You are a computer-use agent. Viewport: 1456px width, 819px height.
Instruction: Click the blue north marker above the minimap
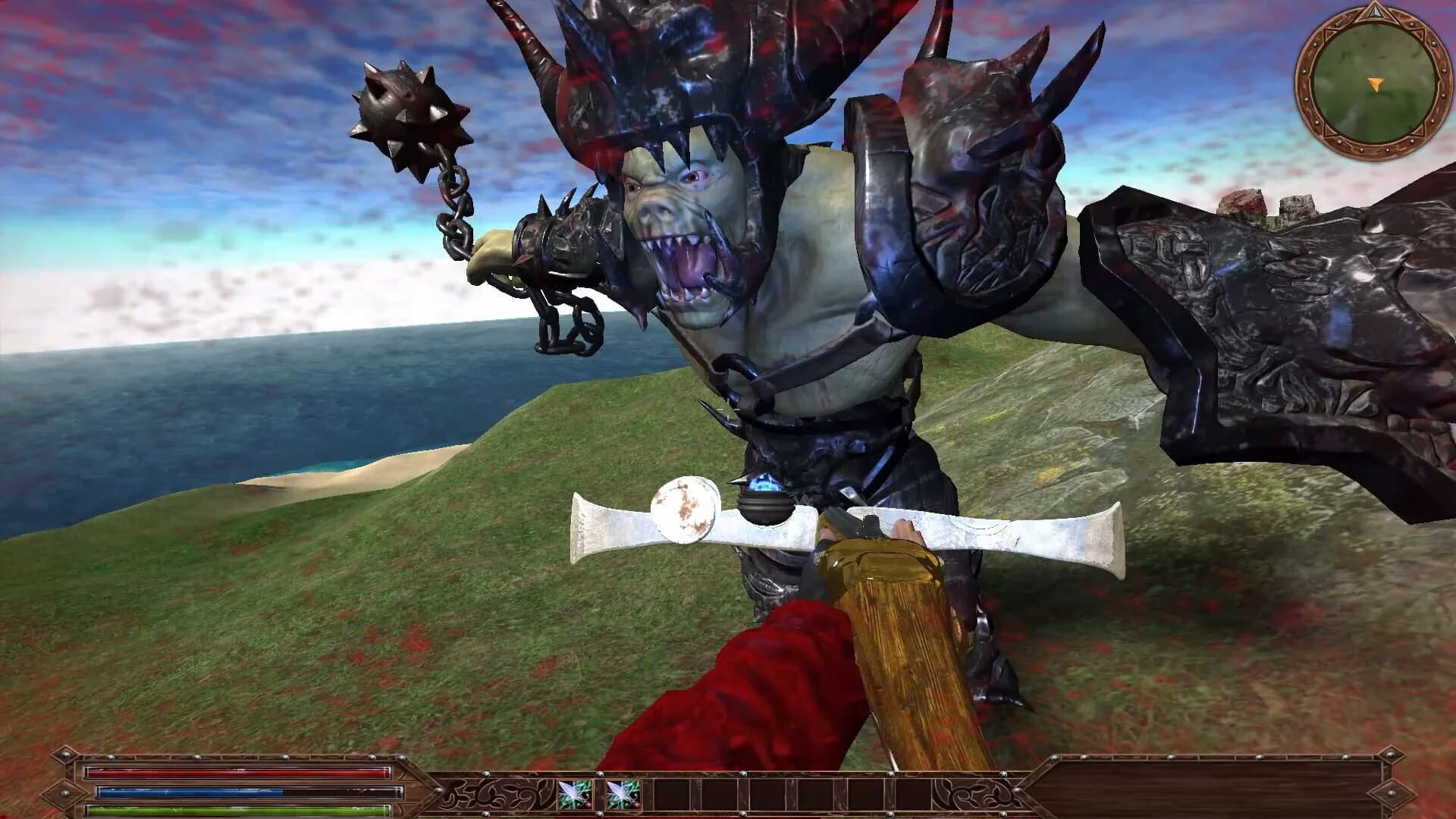[1375, 14]
